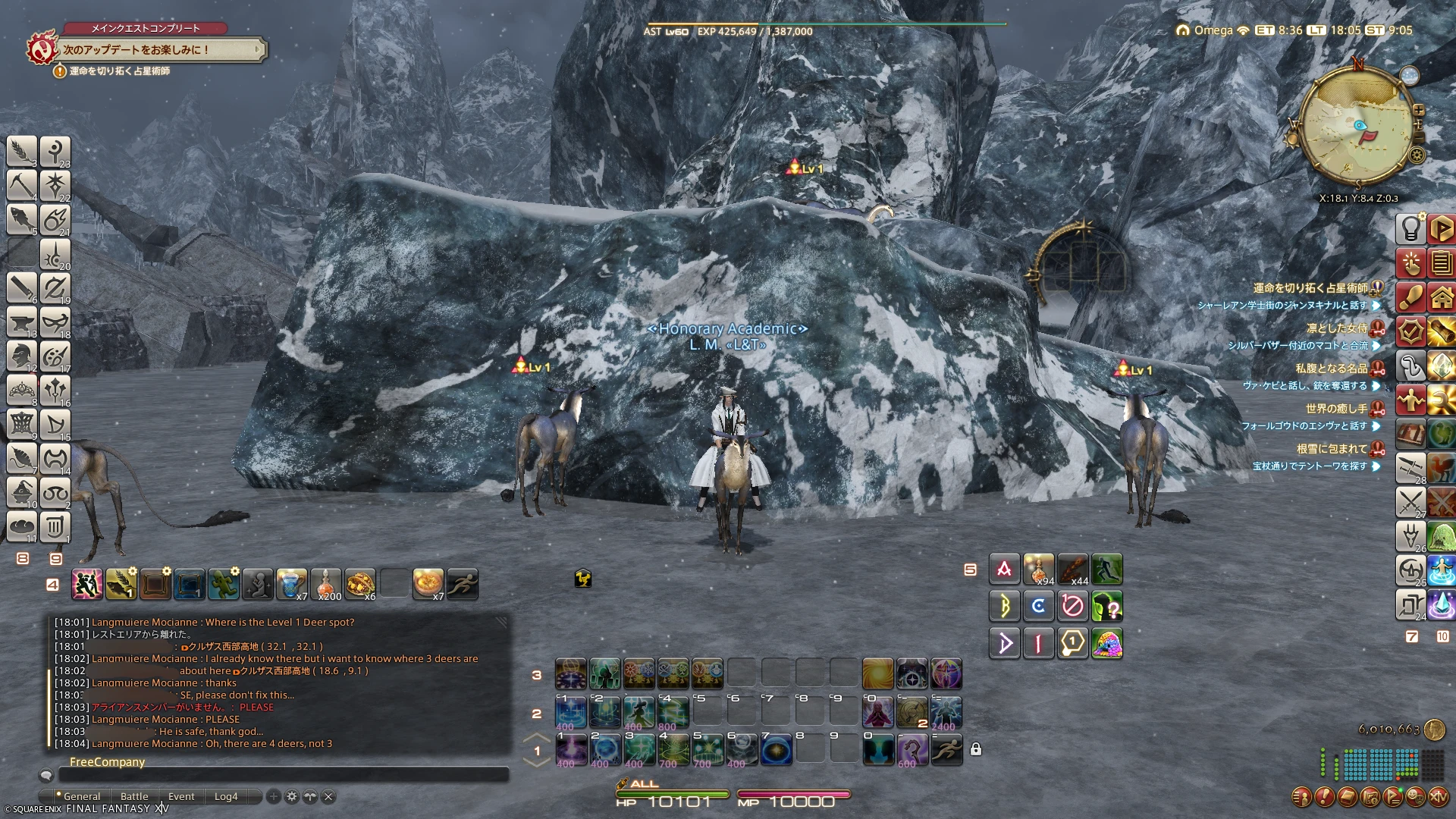The width and height of the screenshot is (1456, 819).
Task: Use the orange potion stacked x200
Action: point(326,584)
